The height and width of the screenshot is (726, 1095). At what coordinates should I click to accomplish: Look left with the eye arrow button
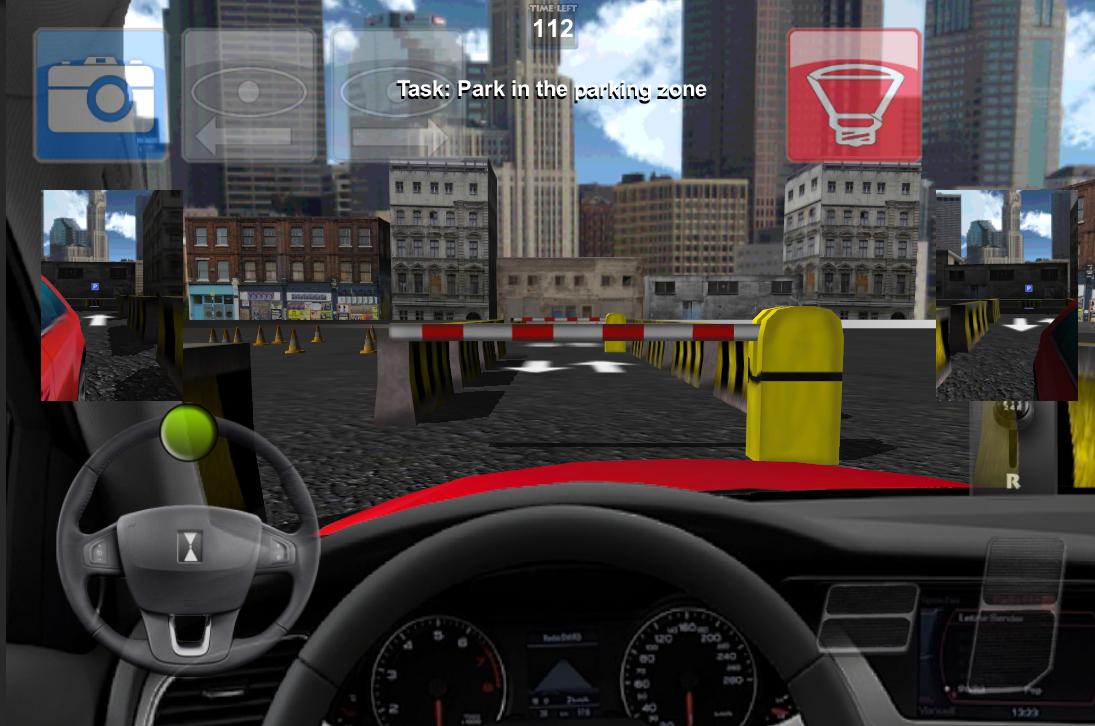click(x=249, y=95)
